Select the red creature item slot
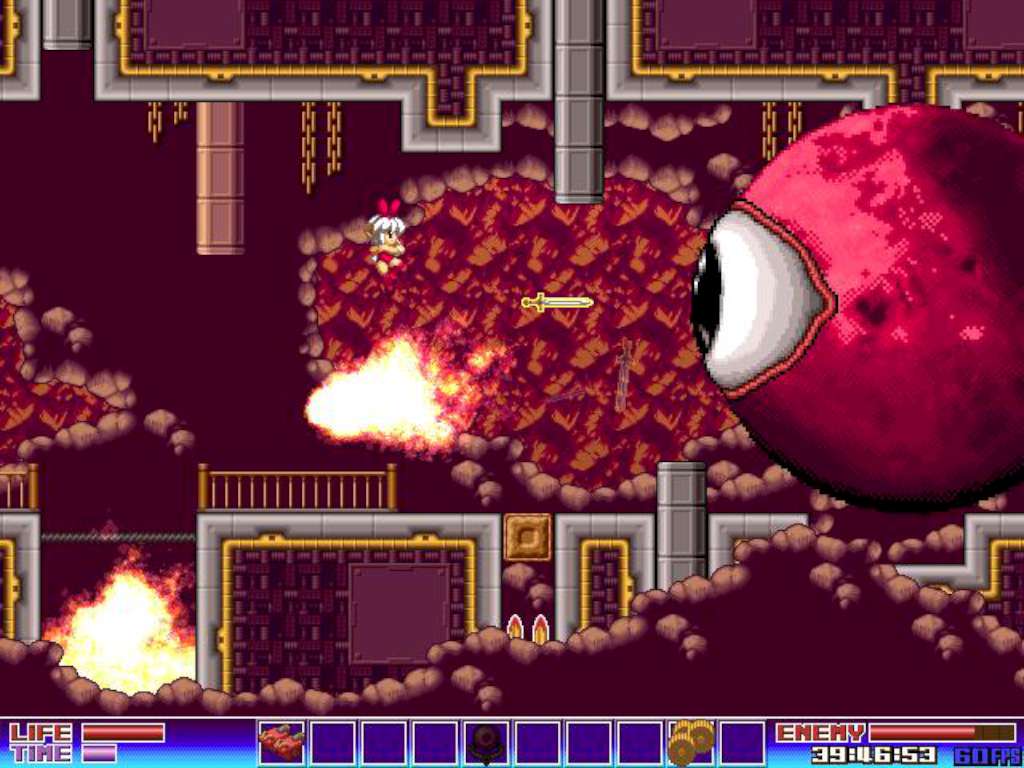 pos(282,743)
